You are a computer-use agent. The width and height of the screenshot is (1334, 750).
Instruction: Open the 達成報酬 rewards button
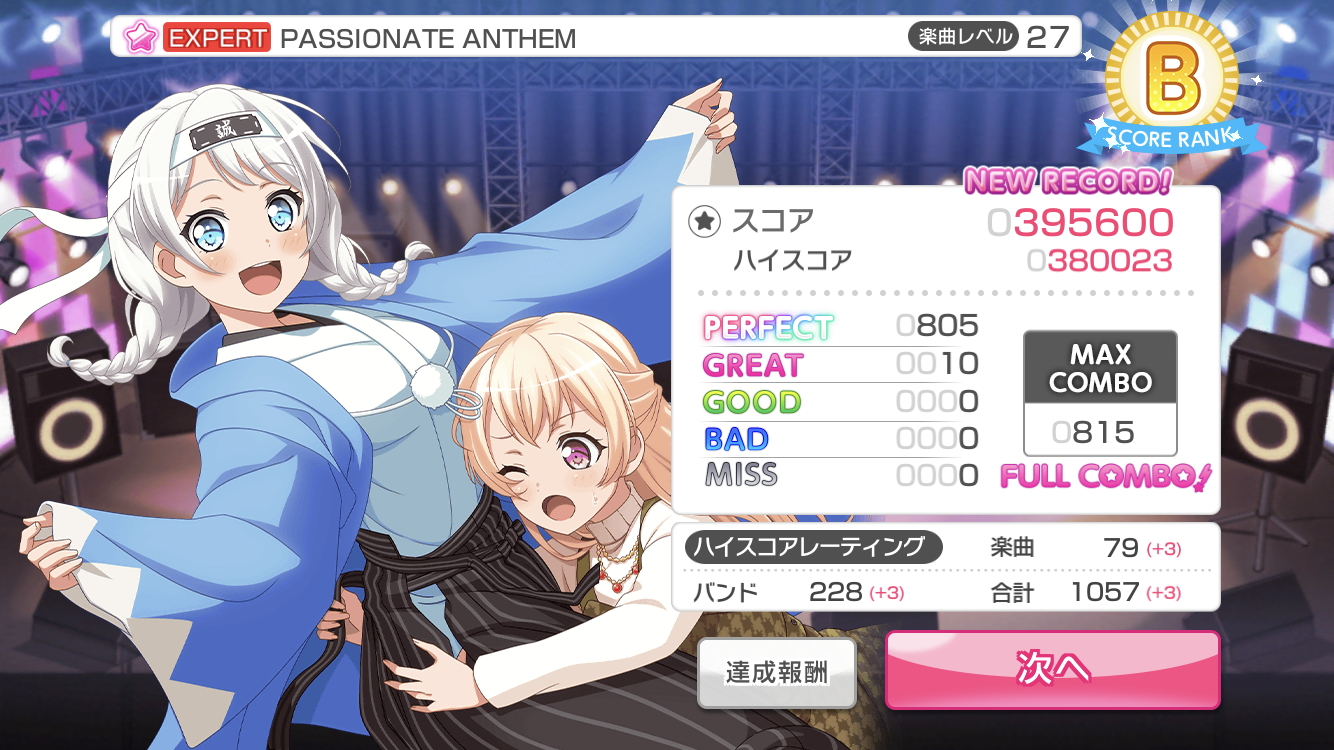coord(777,672)
